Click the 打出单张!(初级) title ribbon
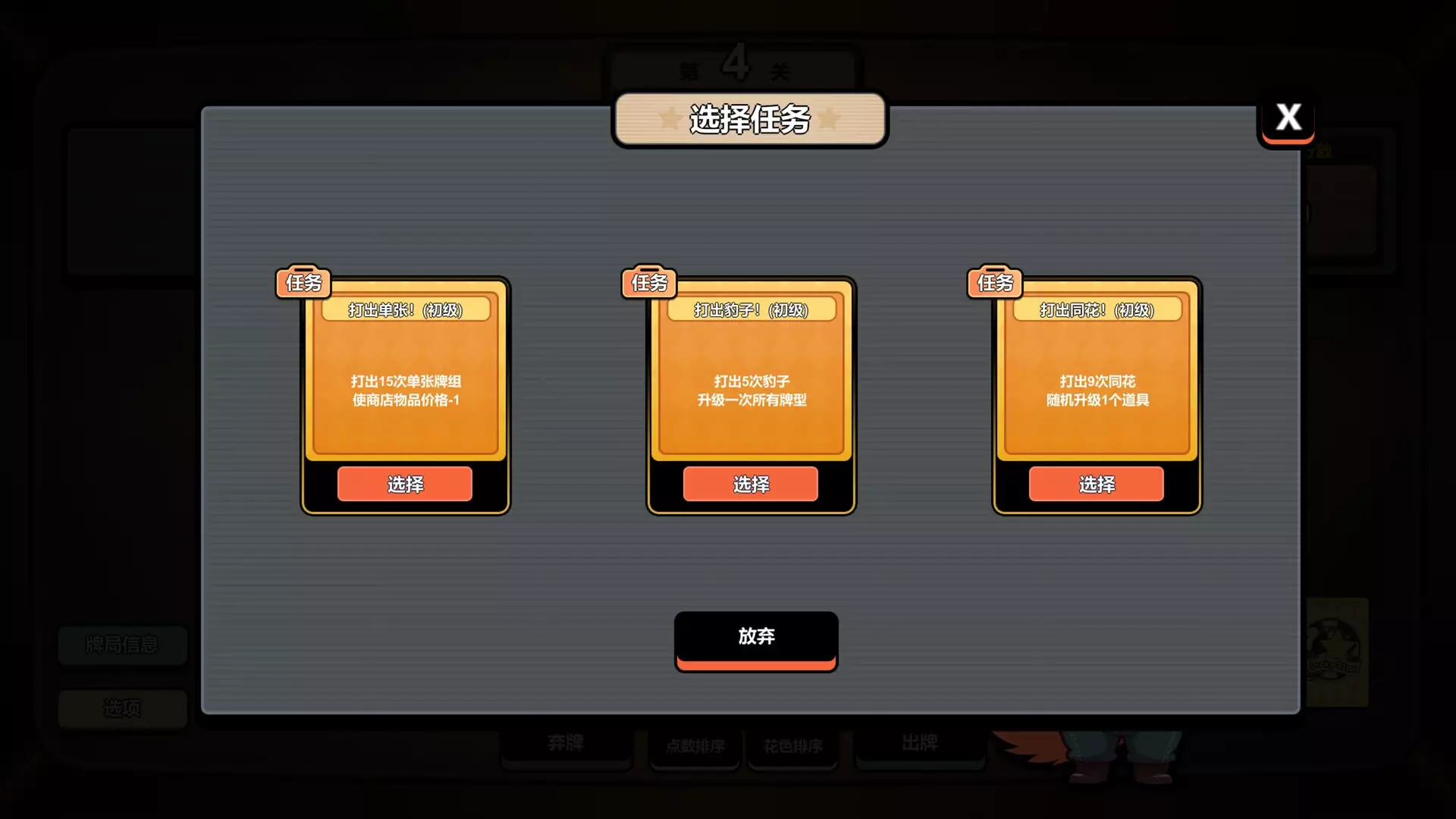Screen dimensions: 1456x819 tap(405, 310)
